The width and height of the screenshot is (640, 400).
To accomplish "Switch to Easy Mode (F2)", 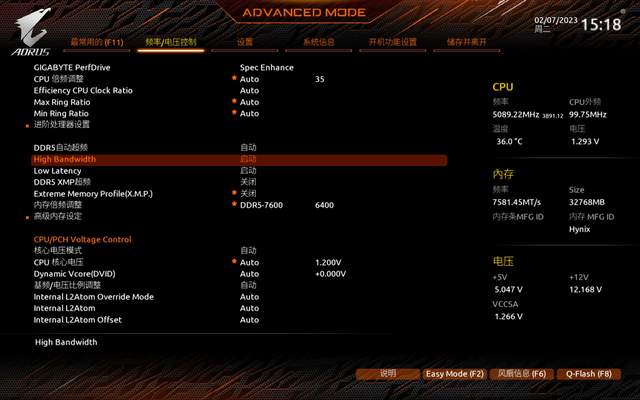I will click(454, 374).
